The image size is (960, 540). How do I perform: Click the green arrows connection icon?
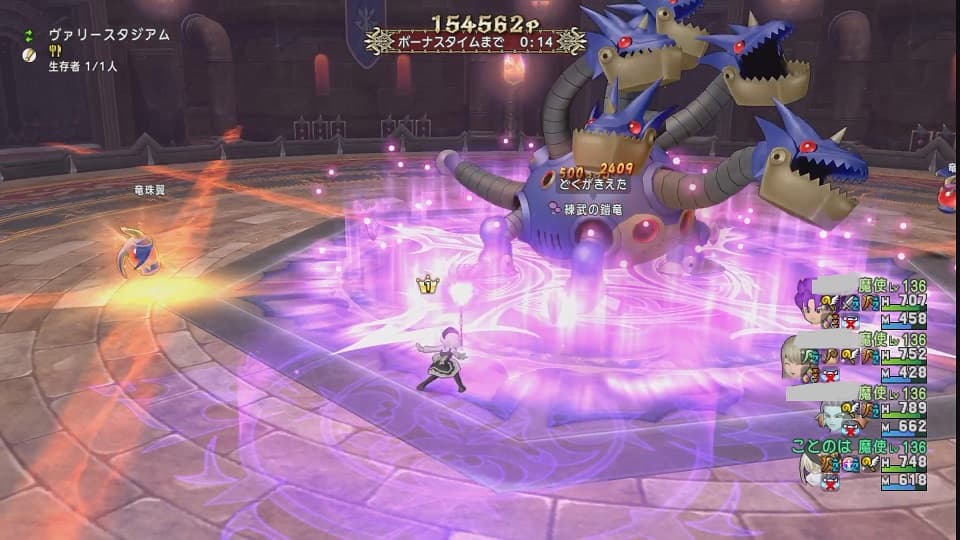click(x=30, y=35)
